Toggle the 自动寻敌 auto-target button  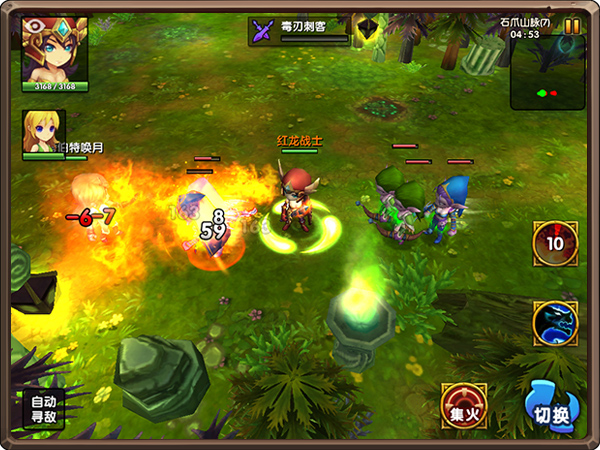(x=40, y=408)
